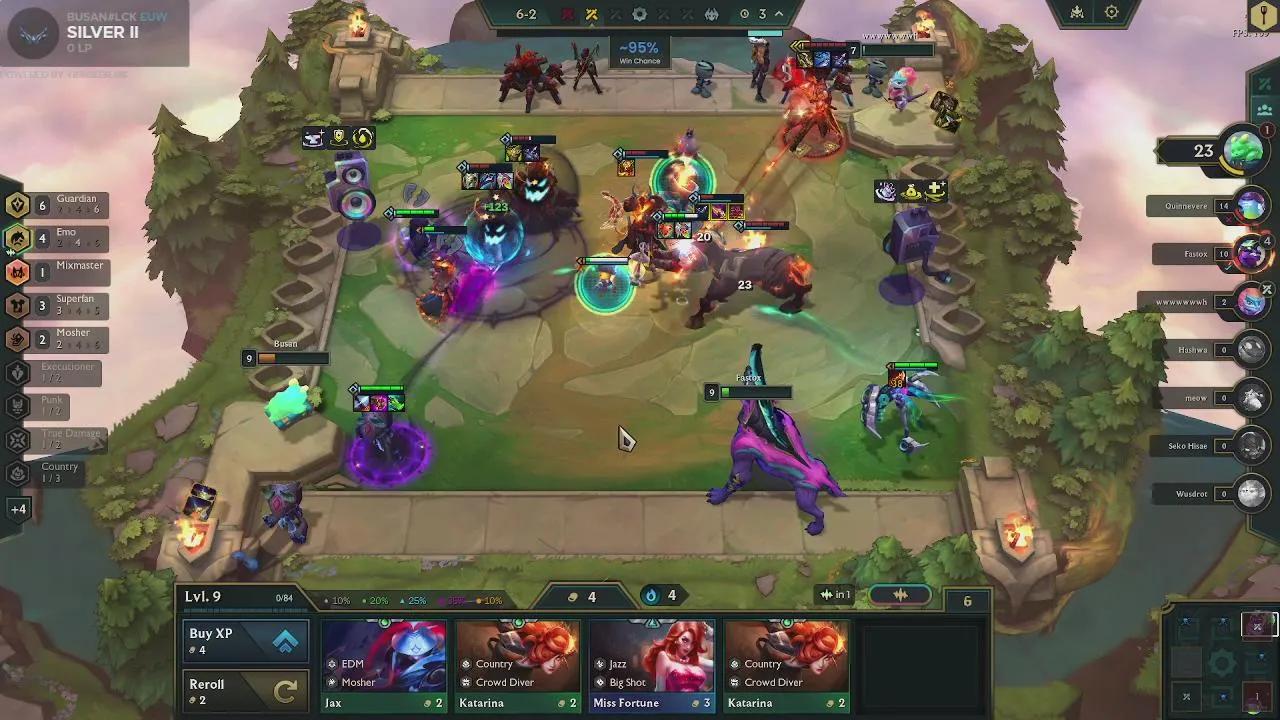1280x720 pixels.
Task: Toggle the 10% damage filter
Action: pos(338,600)
